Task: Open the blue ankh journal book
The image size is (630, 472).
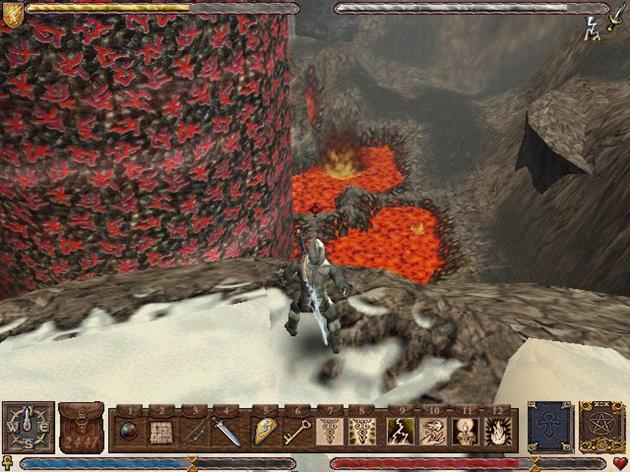Action: pos(549,427)
